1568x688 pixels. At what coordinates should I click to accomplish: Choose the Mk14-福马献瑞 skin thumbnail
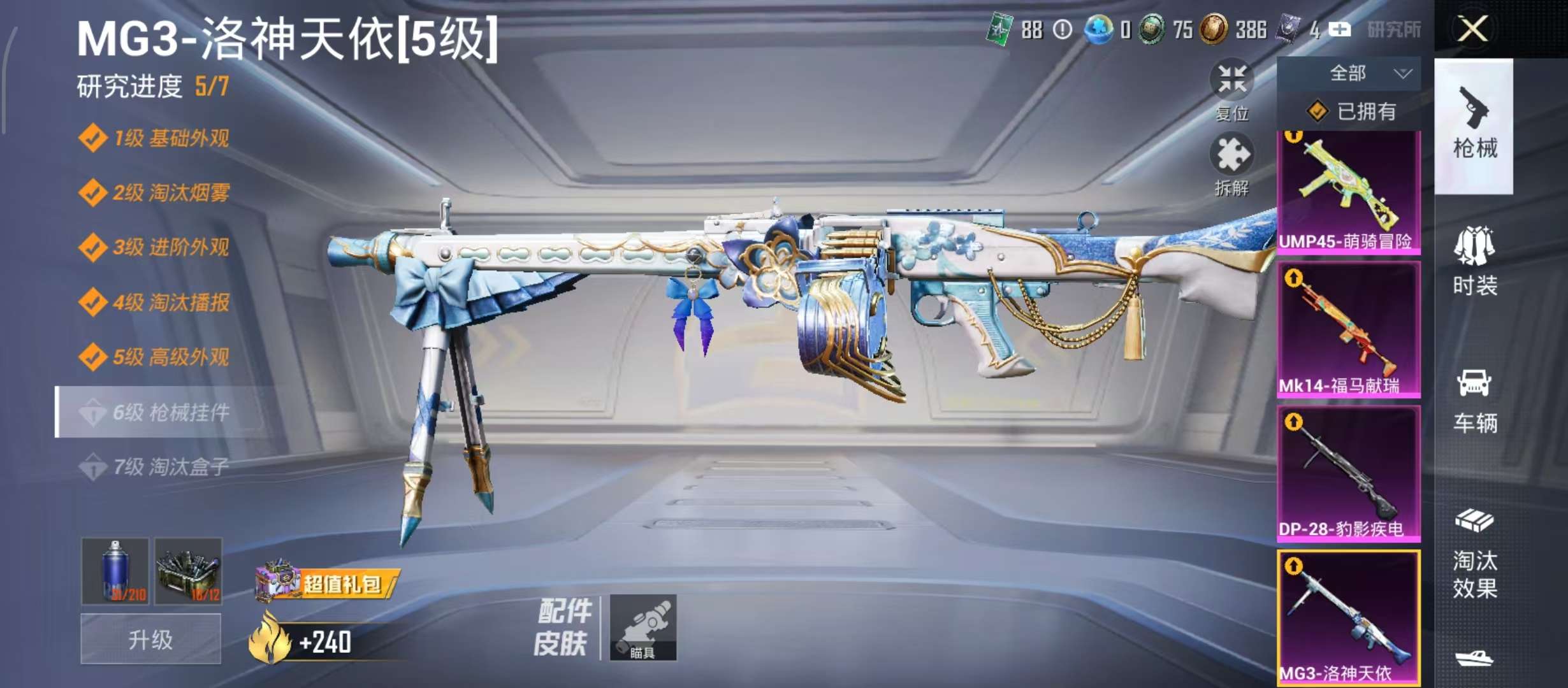point(1349,330)
